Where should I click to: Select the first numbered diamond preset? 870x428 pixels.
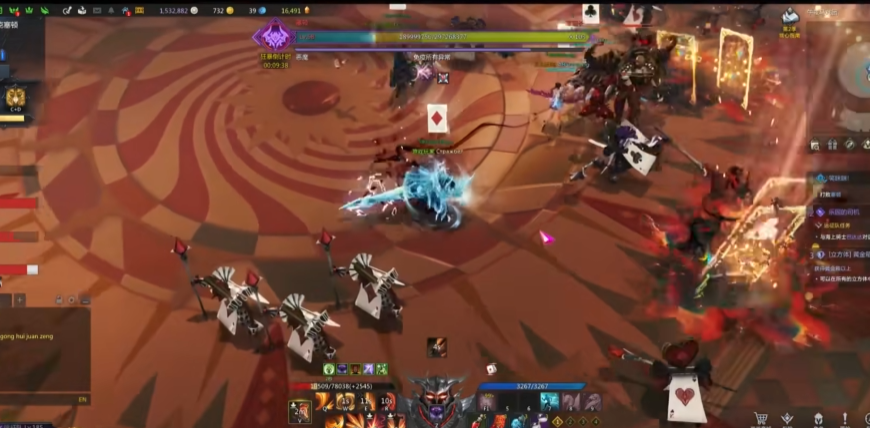(x=557, y=421)
